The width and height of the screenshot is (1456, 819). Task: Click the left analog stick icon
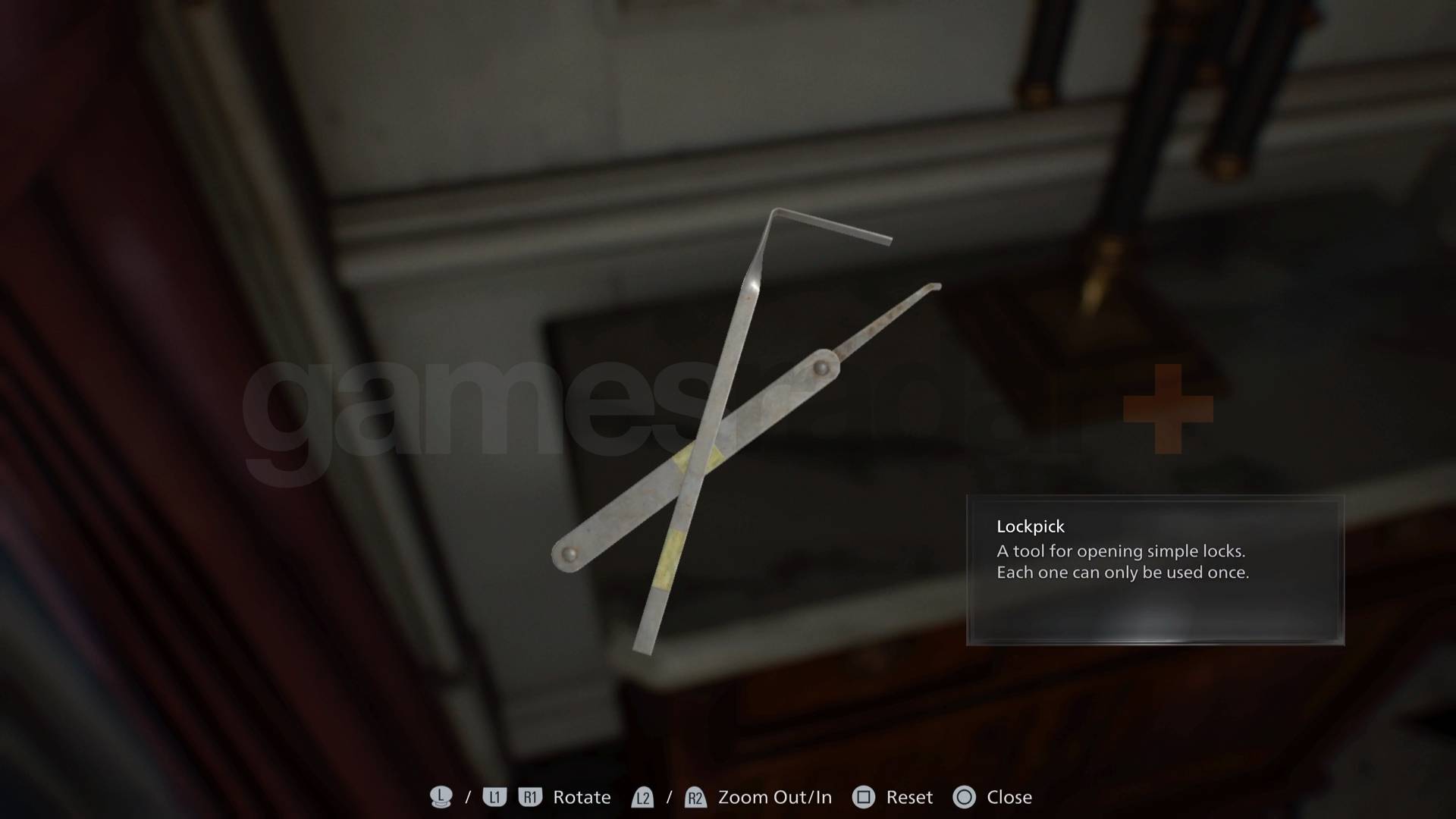coord(442,797)
